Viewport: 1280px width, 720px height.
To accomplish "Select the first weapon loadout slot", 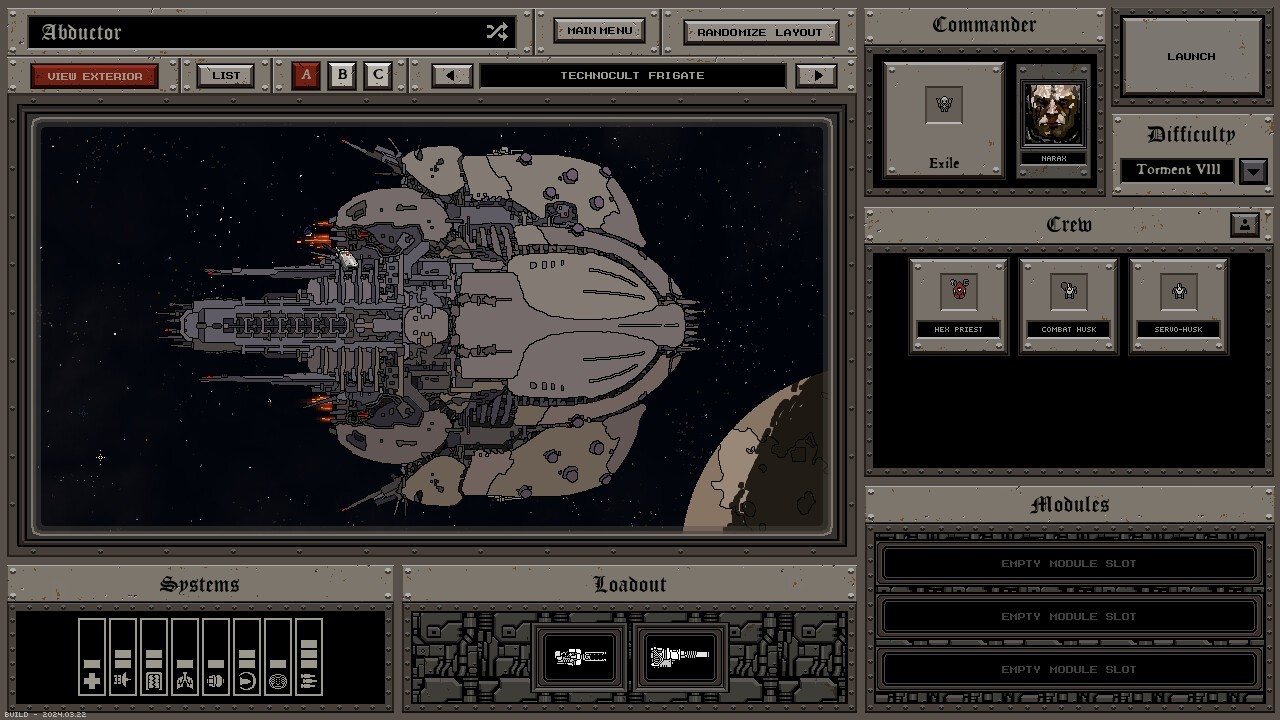I will (581, 657).
